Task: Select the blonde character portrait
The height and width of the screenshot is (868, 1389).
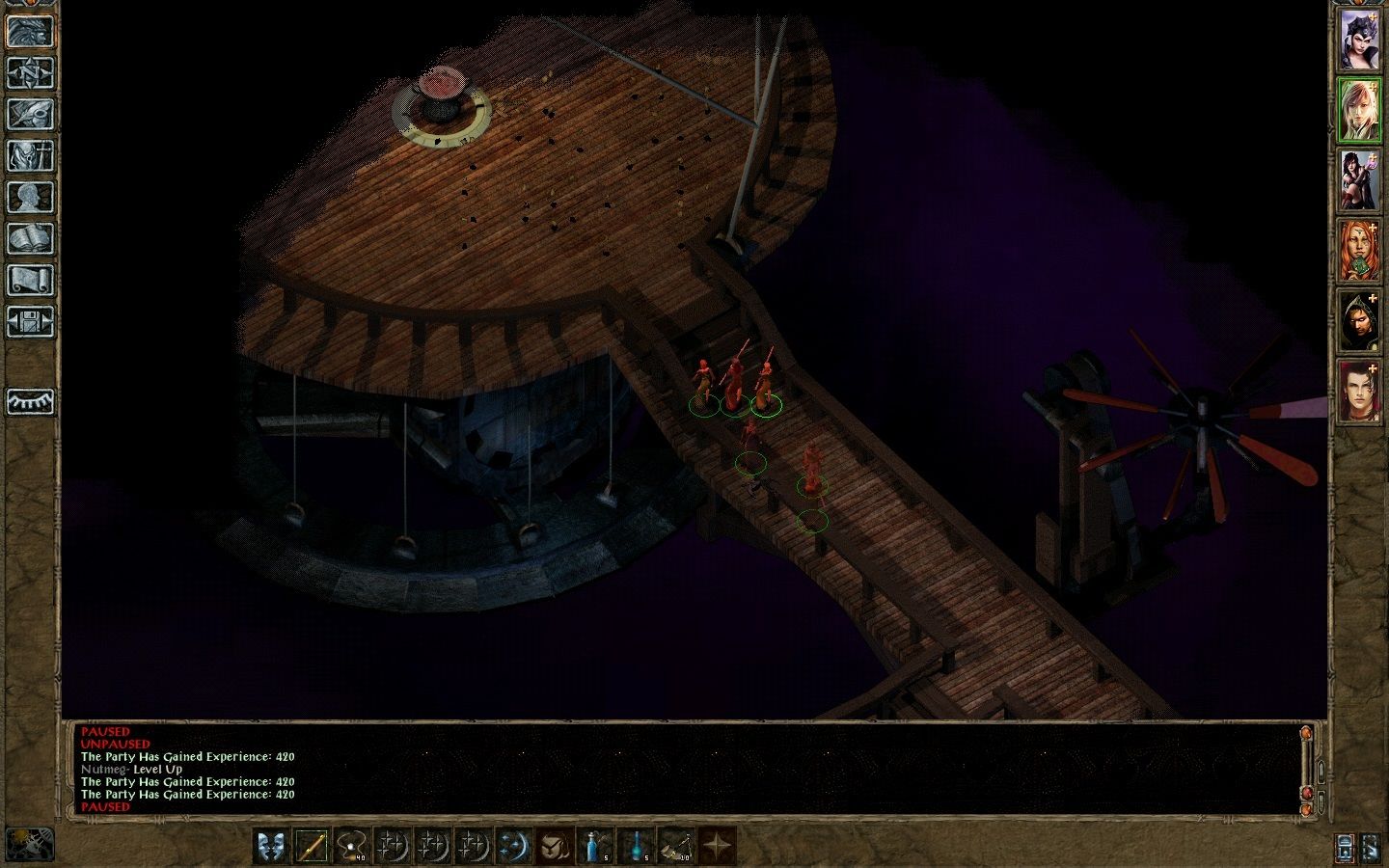Action: pos(1358,110)
